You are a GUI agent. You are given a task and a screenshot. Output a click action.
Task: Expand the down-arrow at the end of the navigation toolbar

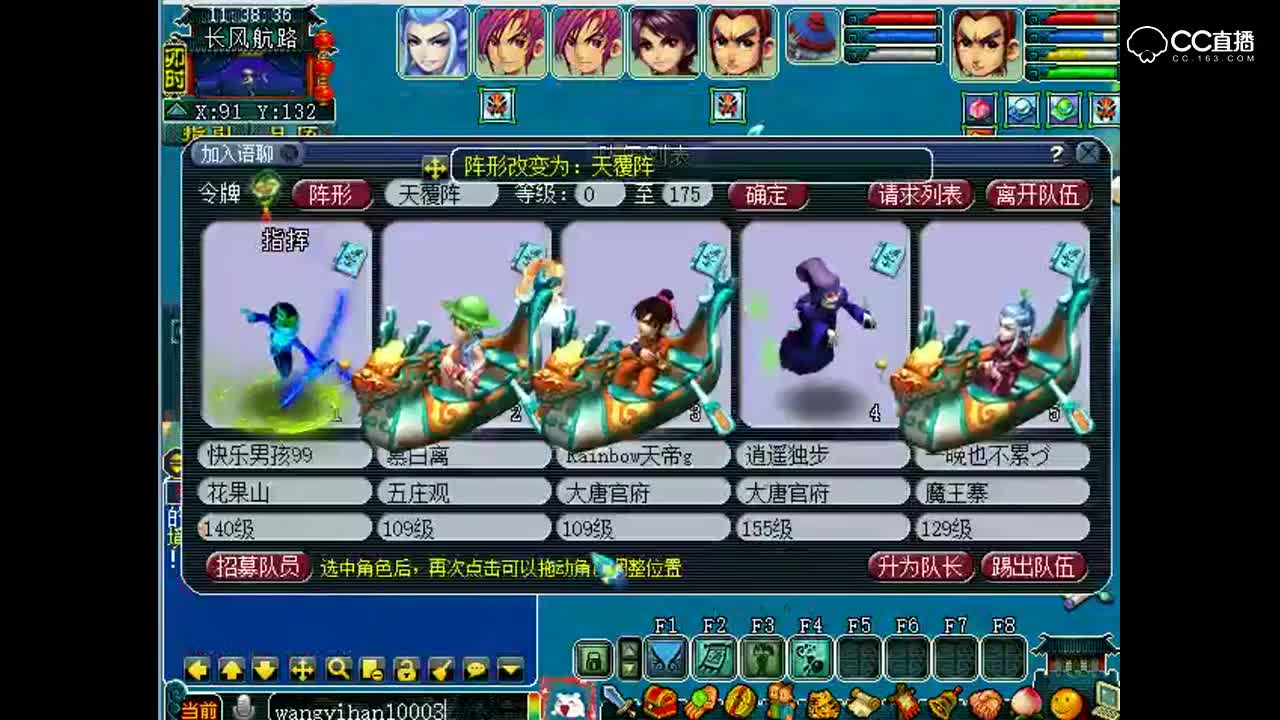point(509,668)
